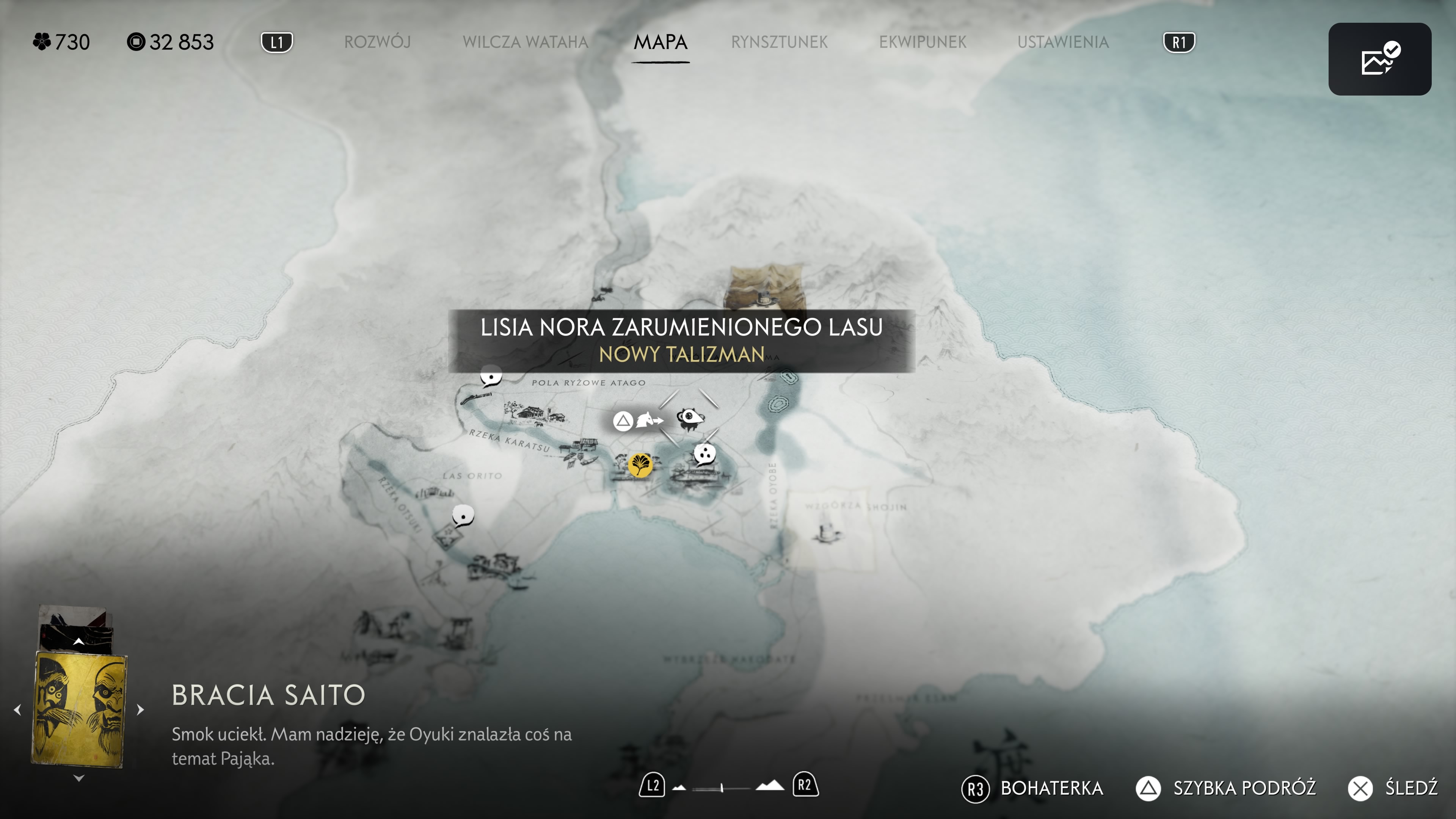Select the MAPA tab
This screenshot has width=1456, height=819.
point(660,42)
